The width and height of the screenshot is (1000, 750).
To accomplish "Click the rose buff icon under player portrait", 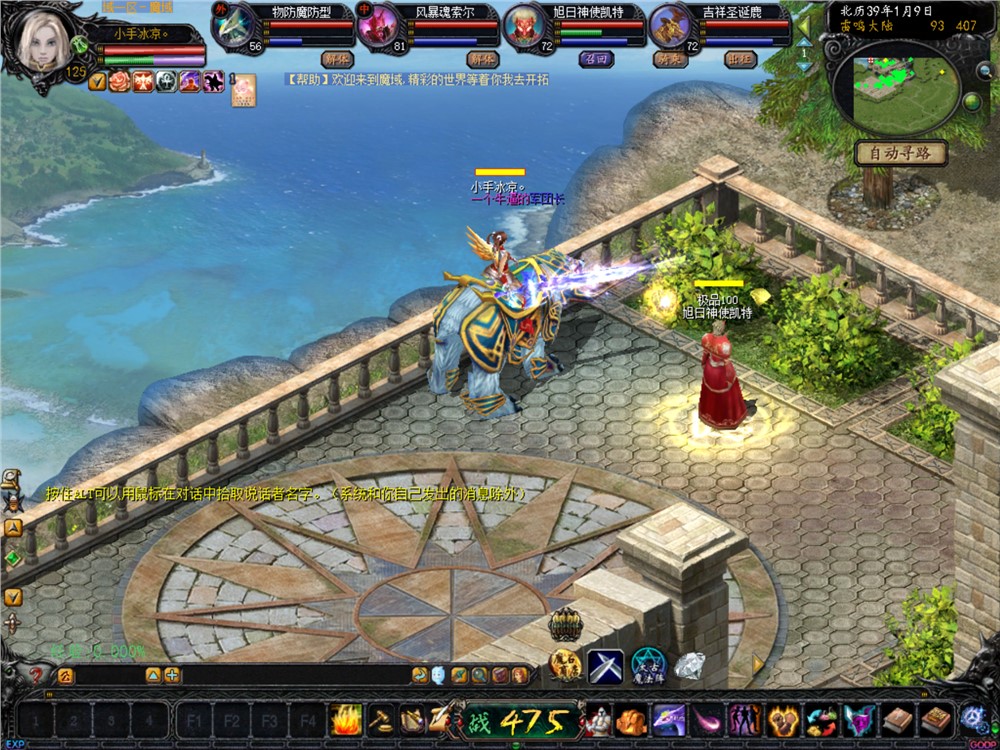I will coord(120,82).
